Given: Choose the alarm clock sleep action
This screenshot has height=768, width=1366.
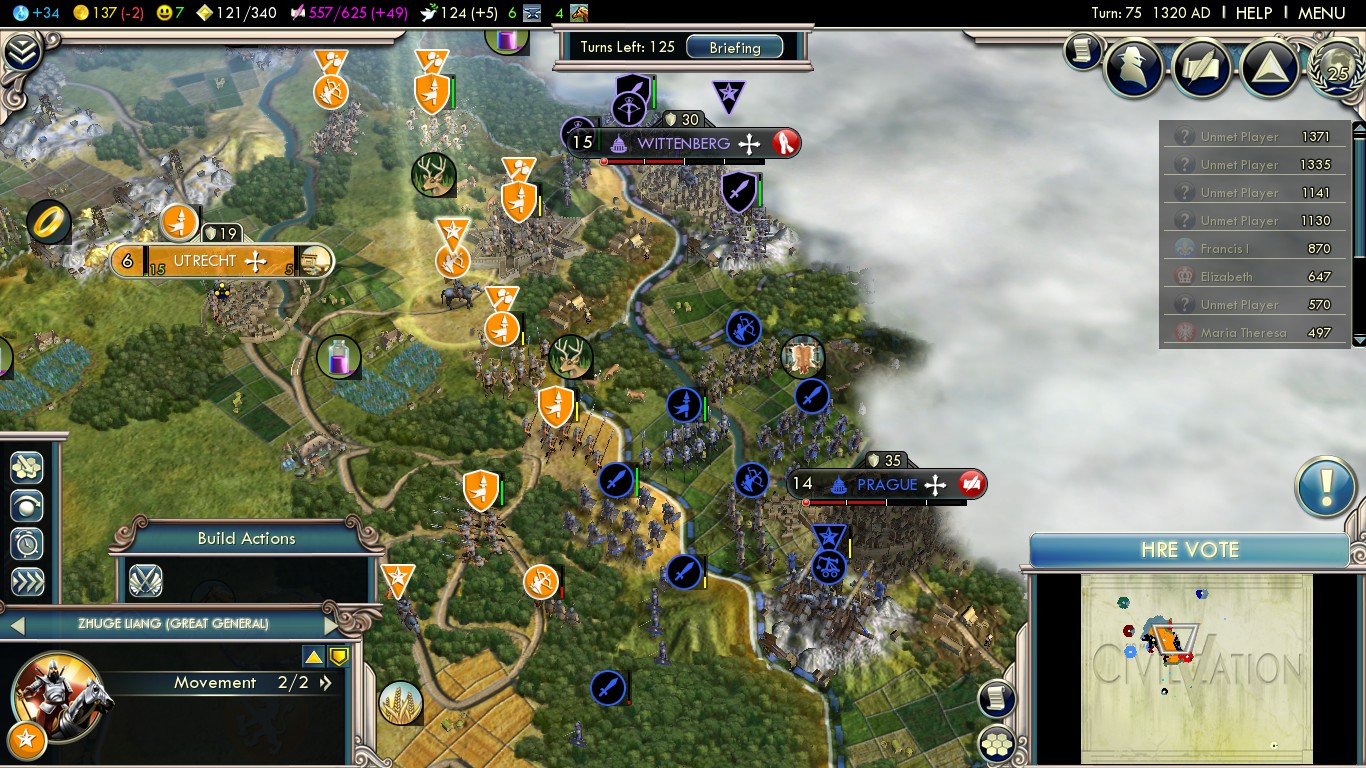Looking at the screenshot, I should (27, 543).
